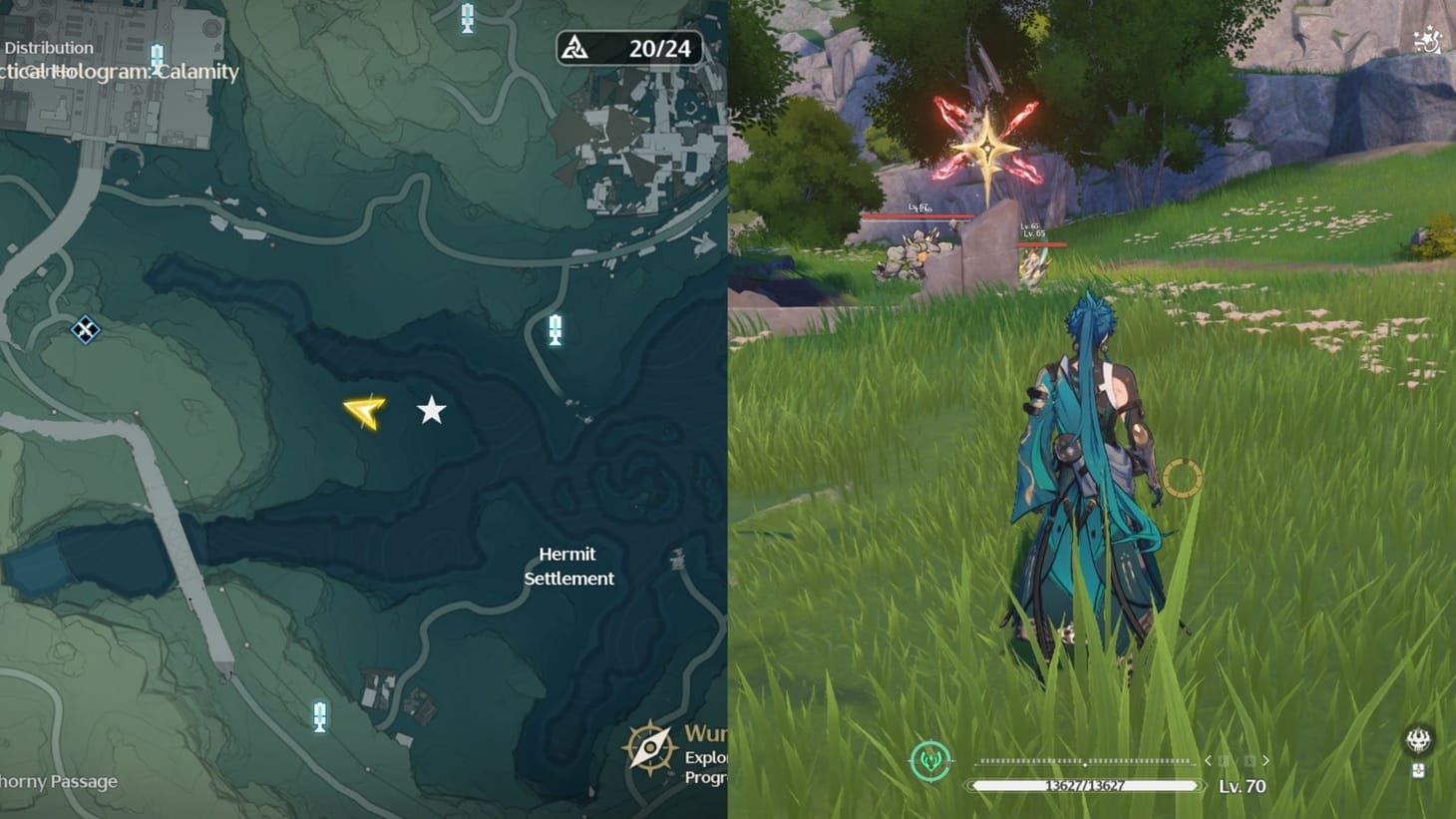Open the compass icon beside exploration progress
The height and width of the screenshot is (819, 1456).
click(653, 748)
